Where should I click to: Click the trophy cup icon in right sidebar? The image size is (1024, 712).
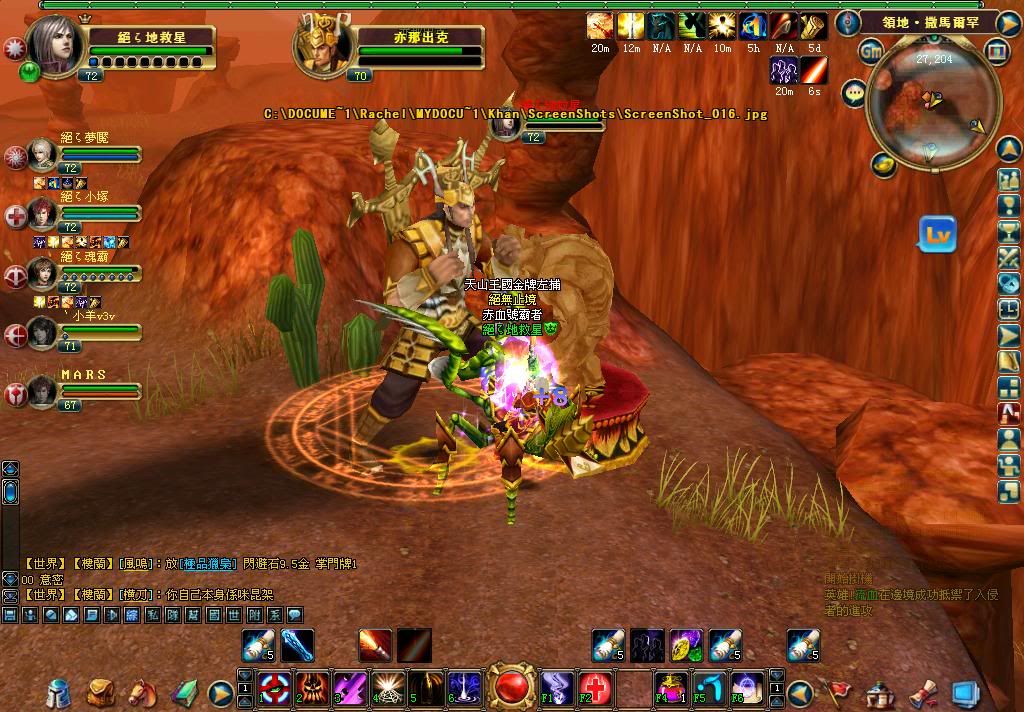click(1008, 231)
